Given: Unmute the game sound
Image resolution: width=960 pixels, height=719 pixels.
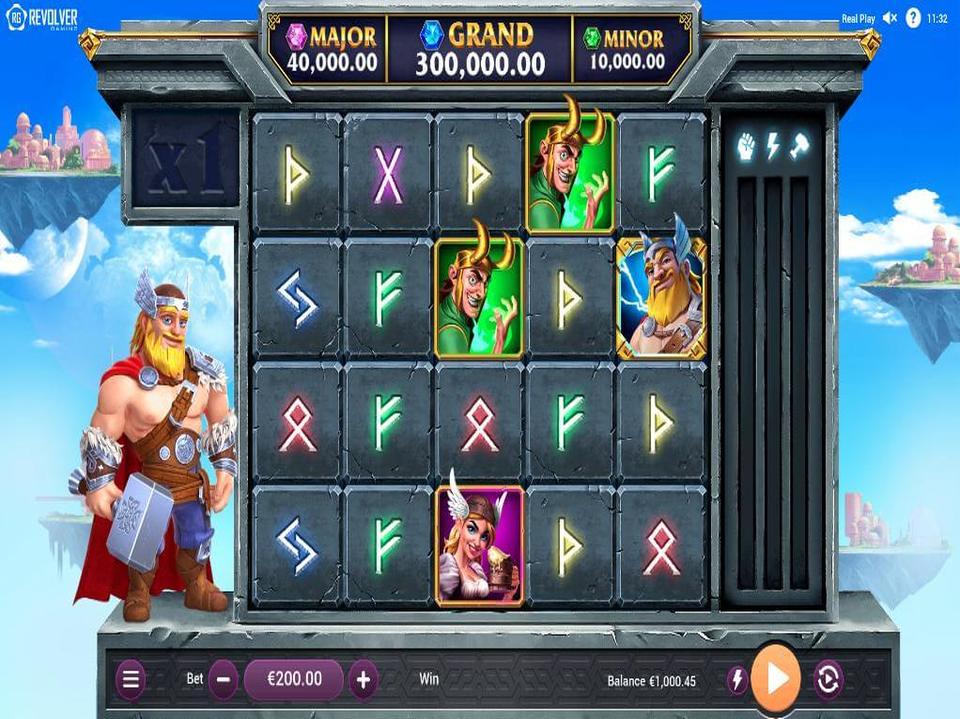Looking at the screenshot, I should pos(890,18).
